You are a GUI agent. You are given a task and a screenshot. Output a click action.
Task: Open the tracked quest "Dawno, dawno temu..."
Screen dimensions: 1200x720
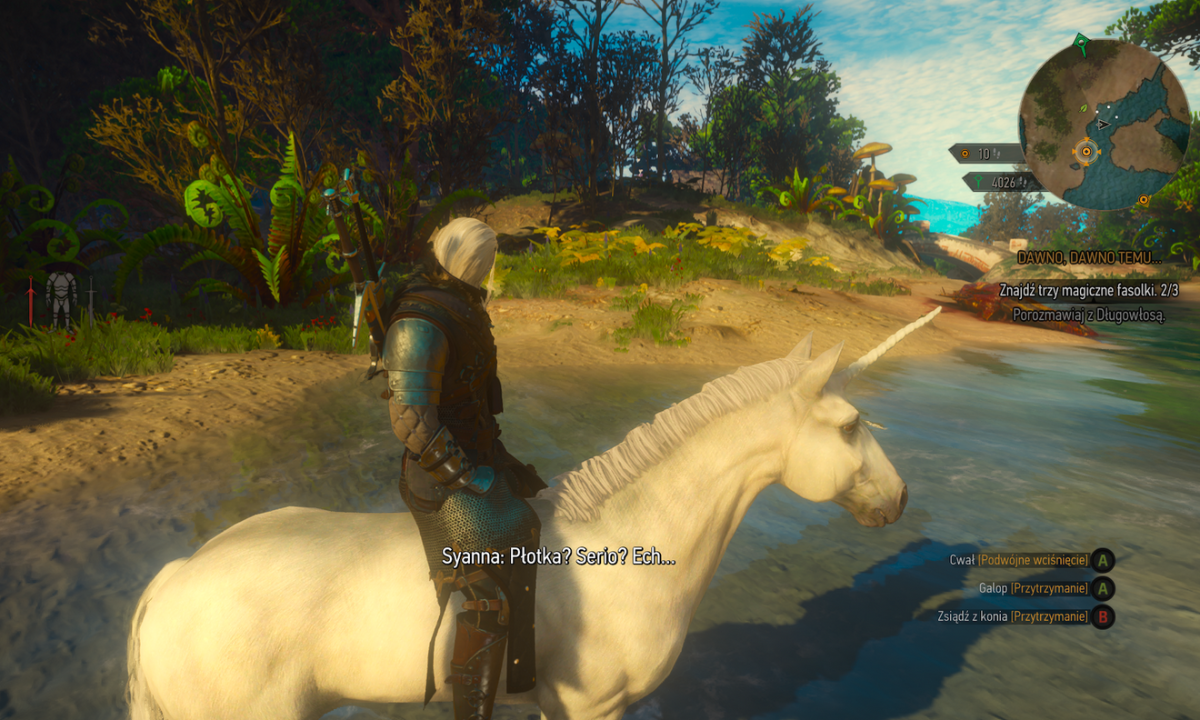point(1090,258)
